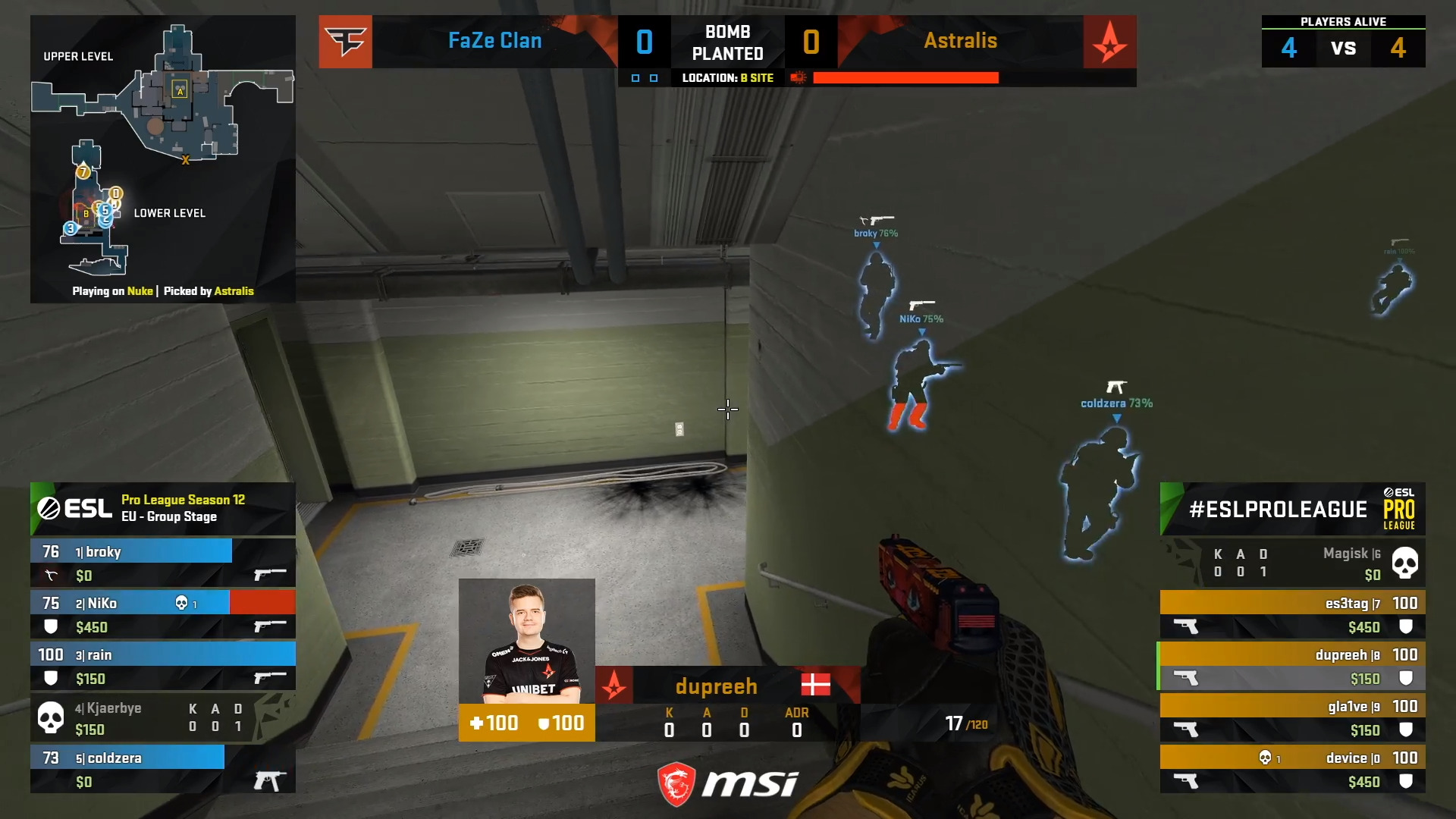Select dupreeh's highlighted player row

[1292, 666]
